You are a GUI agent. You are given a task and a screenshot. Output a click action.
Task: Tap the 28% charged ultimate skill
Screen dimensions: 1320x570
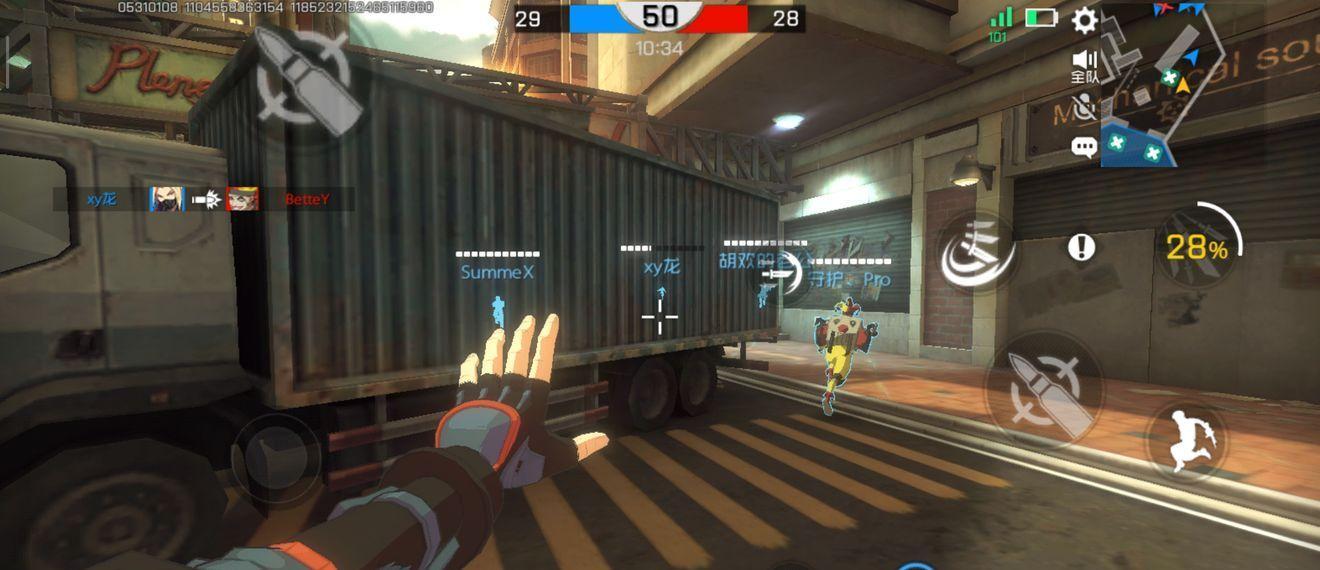[x=1198, y=247]
